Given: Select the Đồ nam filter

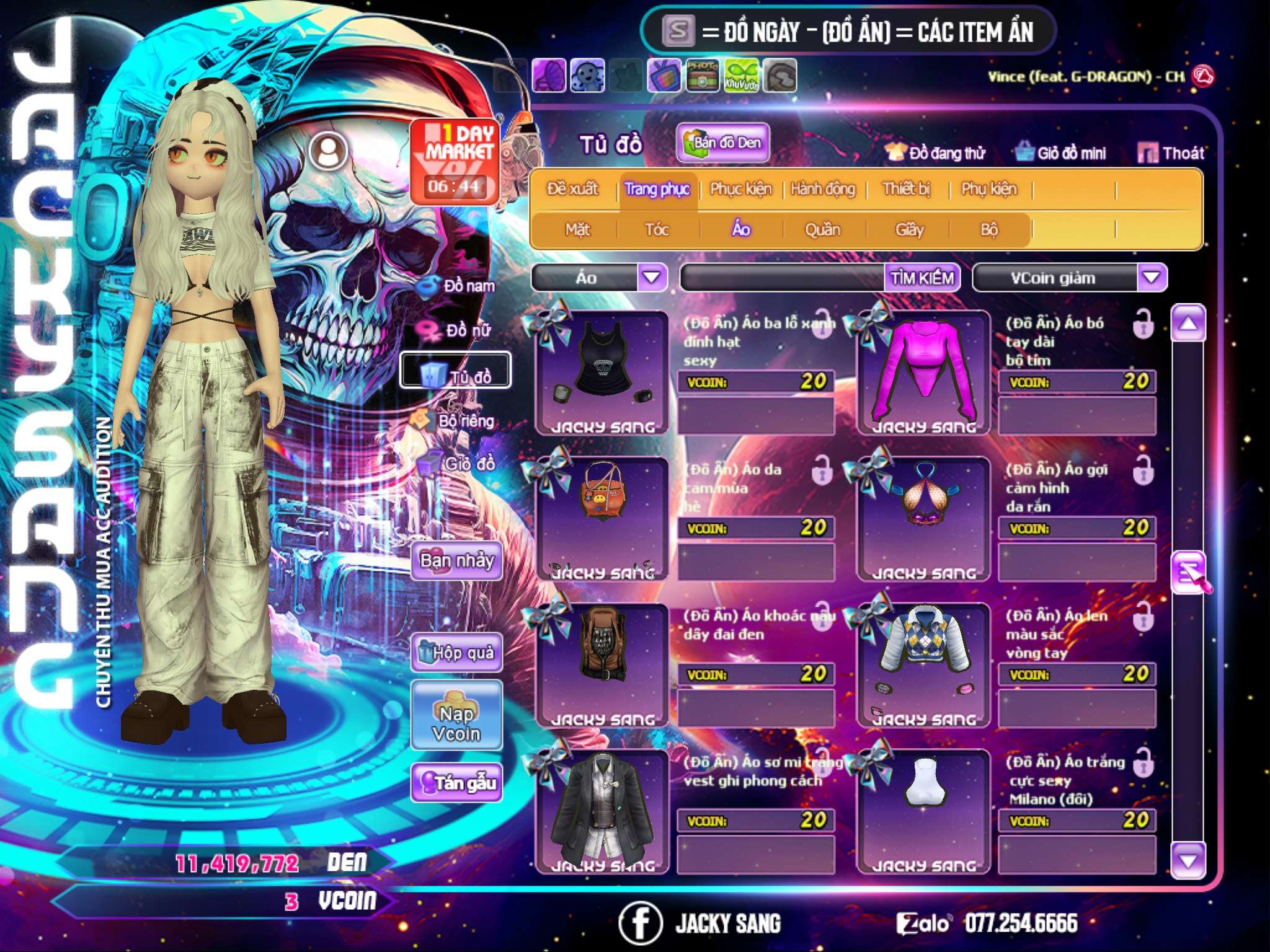Looking at the screenshot, I should 458,286.
